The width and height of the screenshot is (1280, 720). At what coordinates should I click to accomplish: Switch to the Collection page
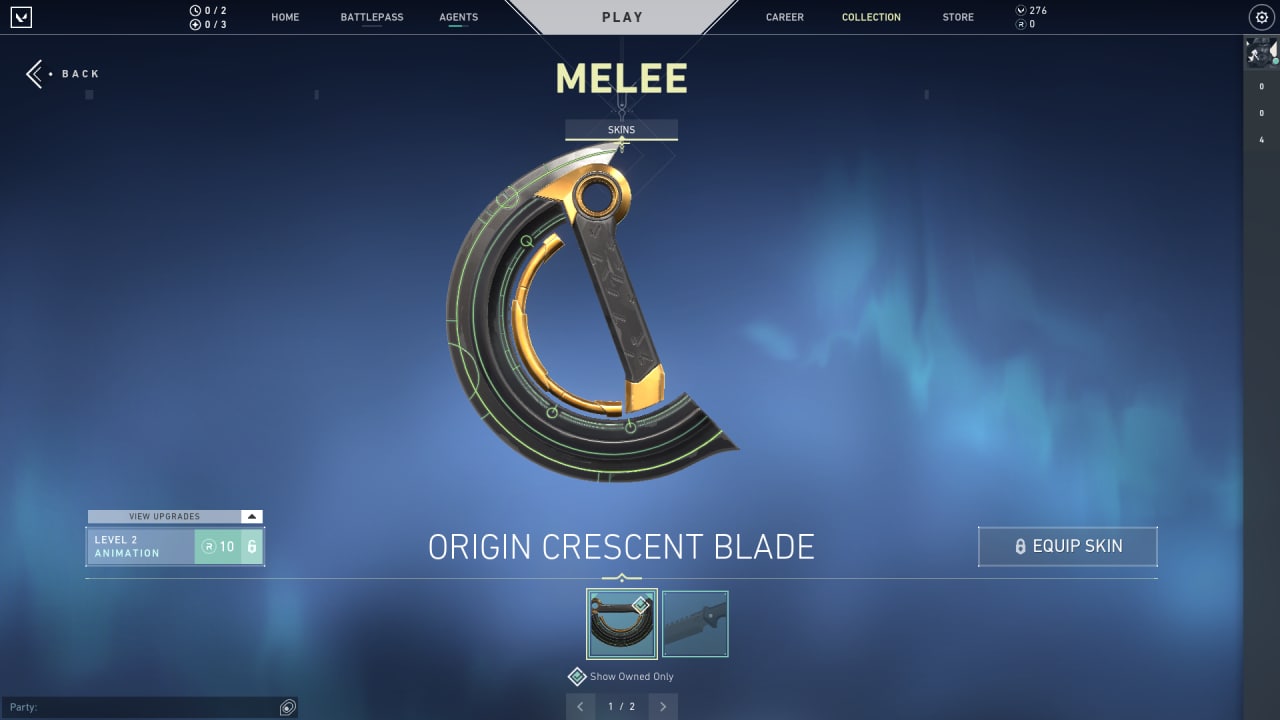(871, 17)
